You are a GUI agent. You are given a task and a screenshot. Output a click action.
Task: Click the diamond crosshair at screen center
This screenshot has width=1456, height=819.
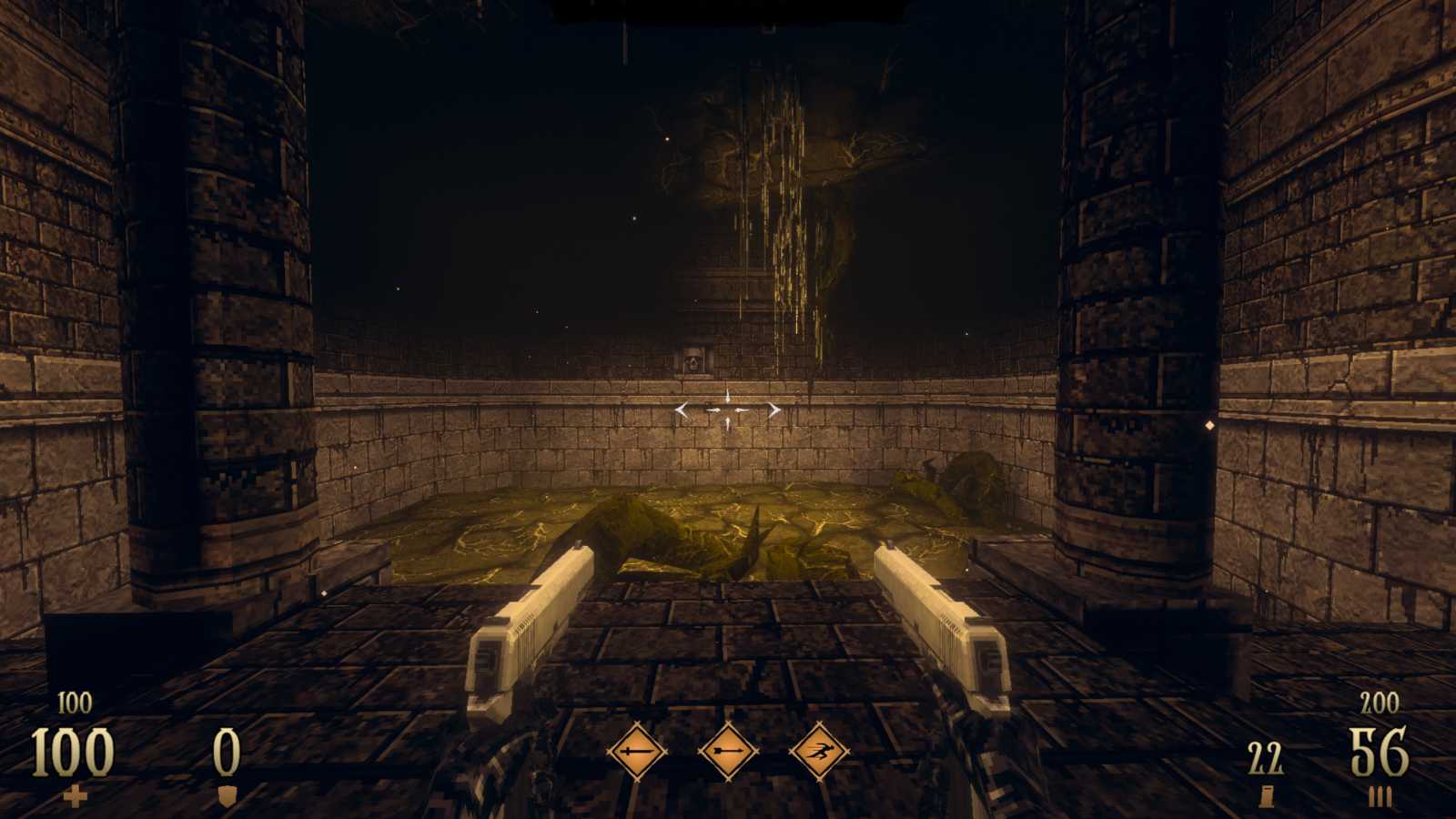pos(728,409)
